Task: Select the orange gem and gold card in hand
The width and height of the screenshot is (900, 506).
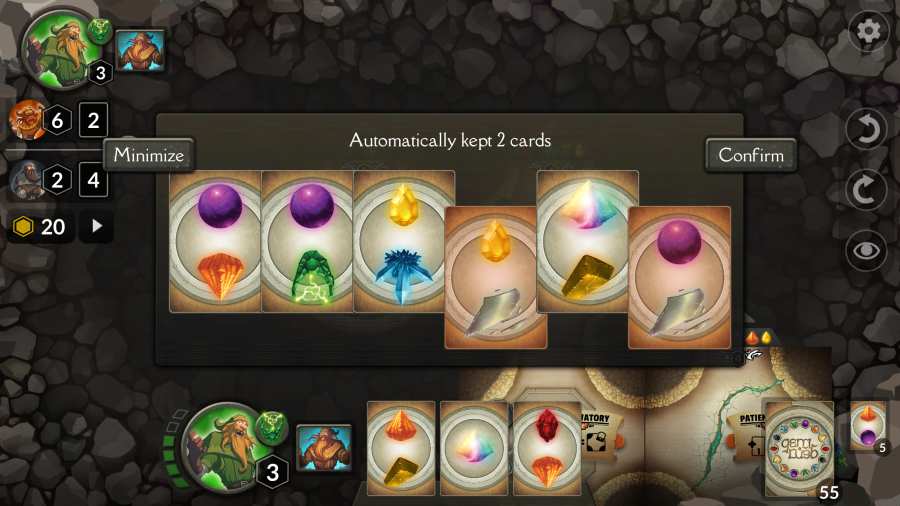Action: [x=401, y=448]
